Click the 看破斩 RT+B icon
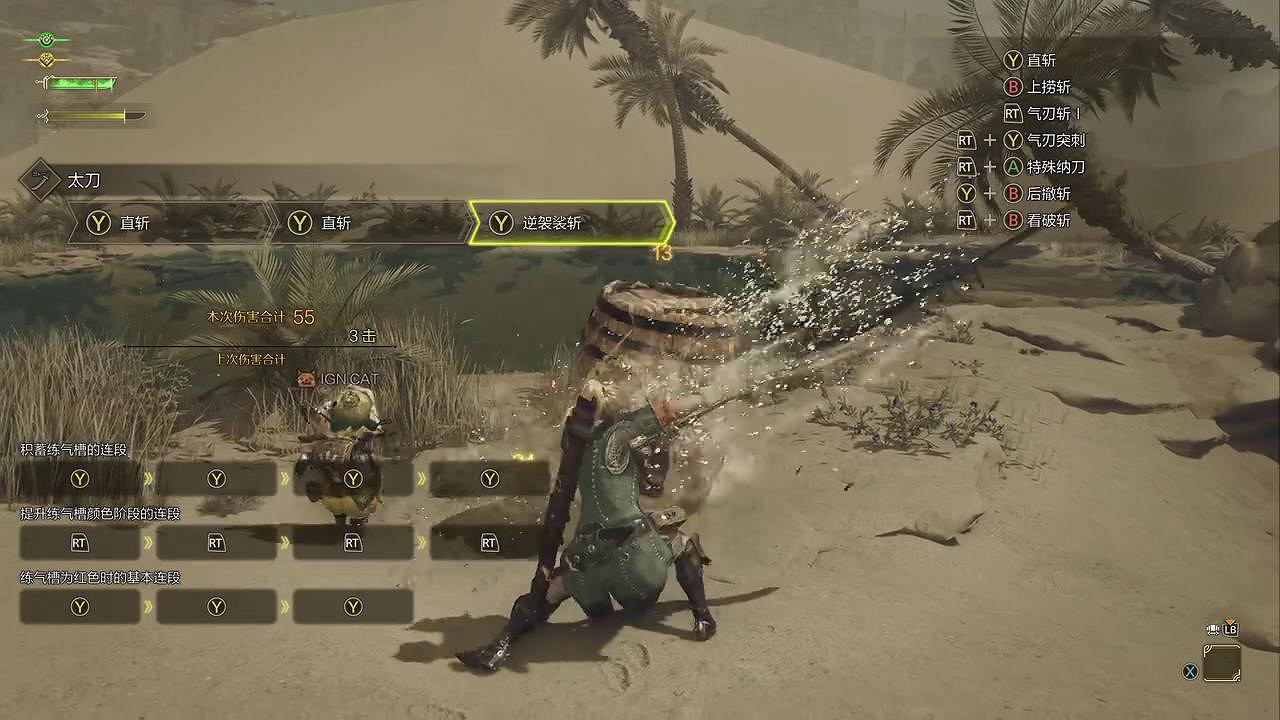1280x720 pixels. click(x=1011, y=221)
